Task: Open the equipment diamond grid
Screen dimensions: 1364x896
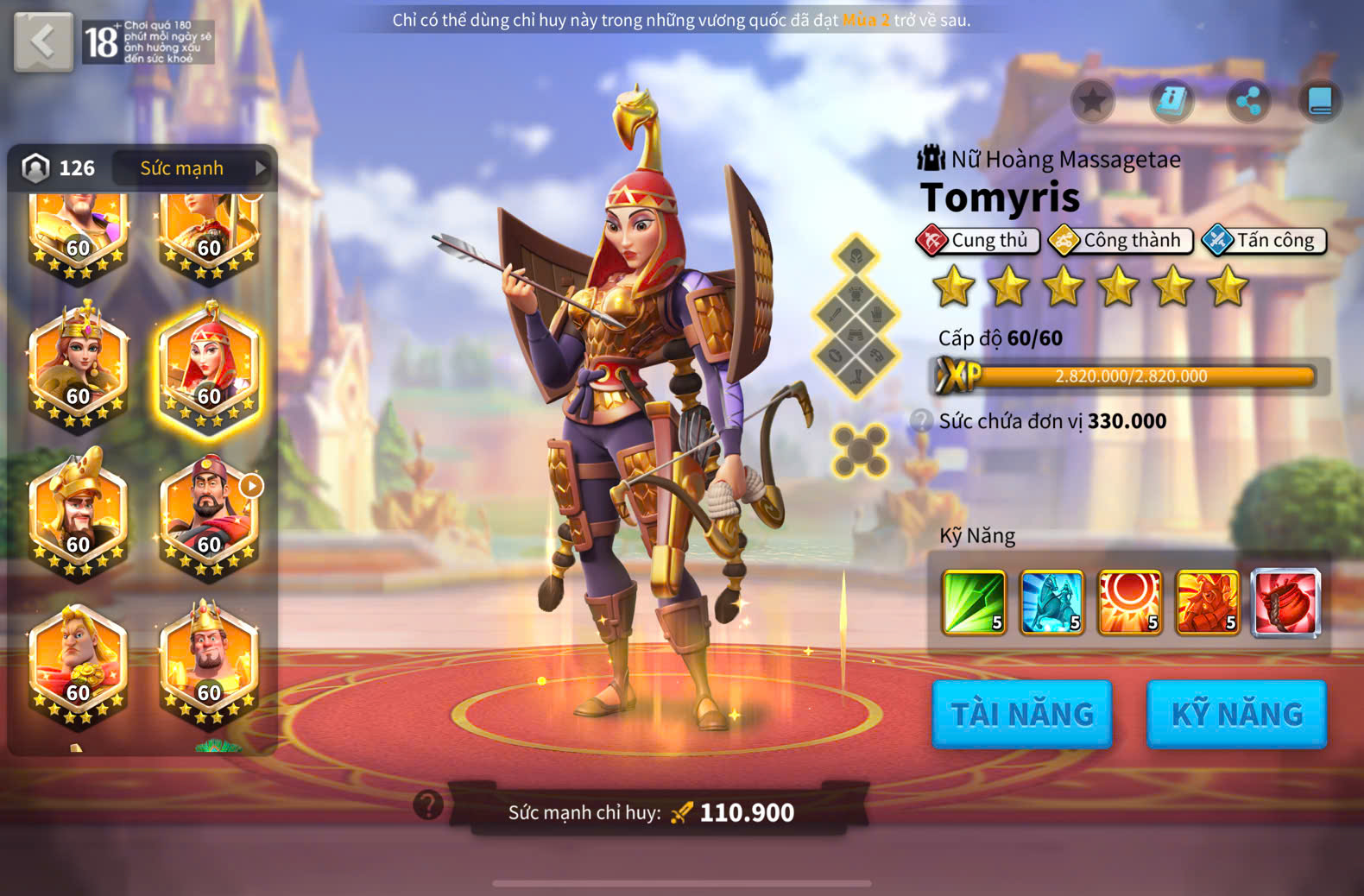Action: pos(855,315)
